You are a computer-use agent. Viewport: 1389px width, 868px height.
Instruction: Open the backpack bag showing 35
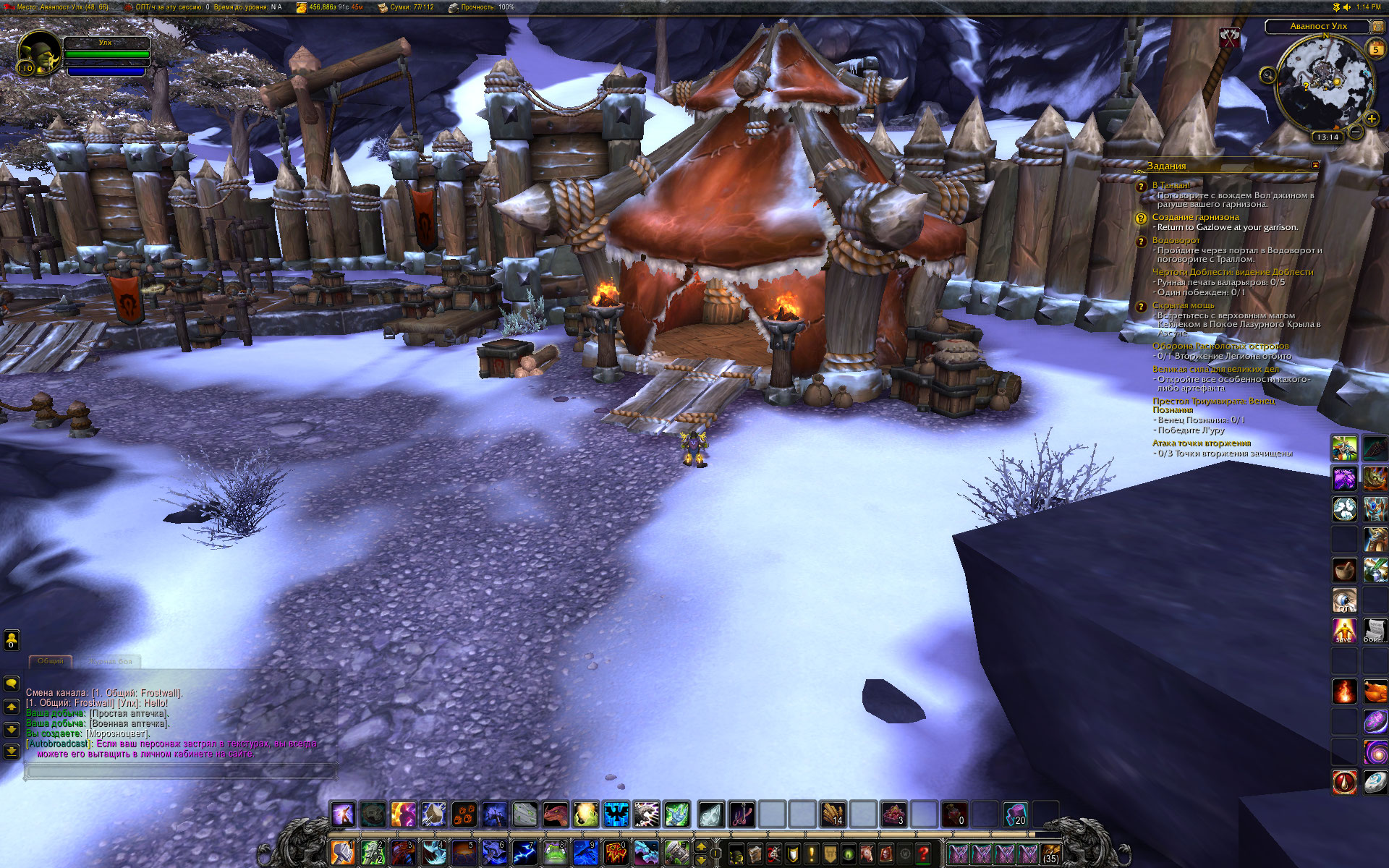[x=1050, y=854]
